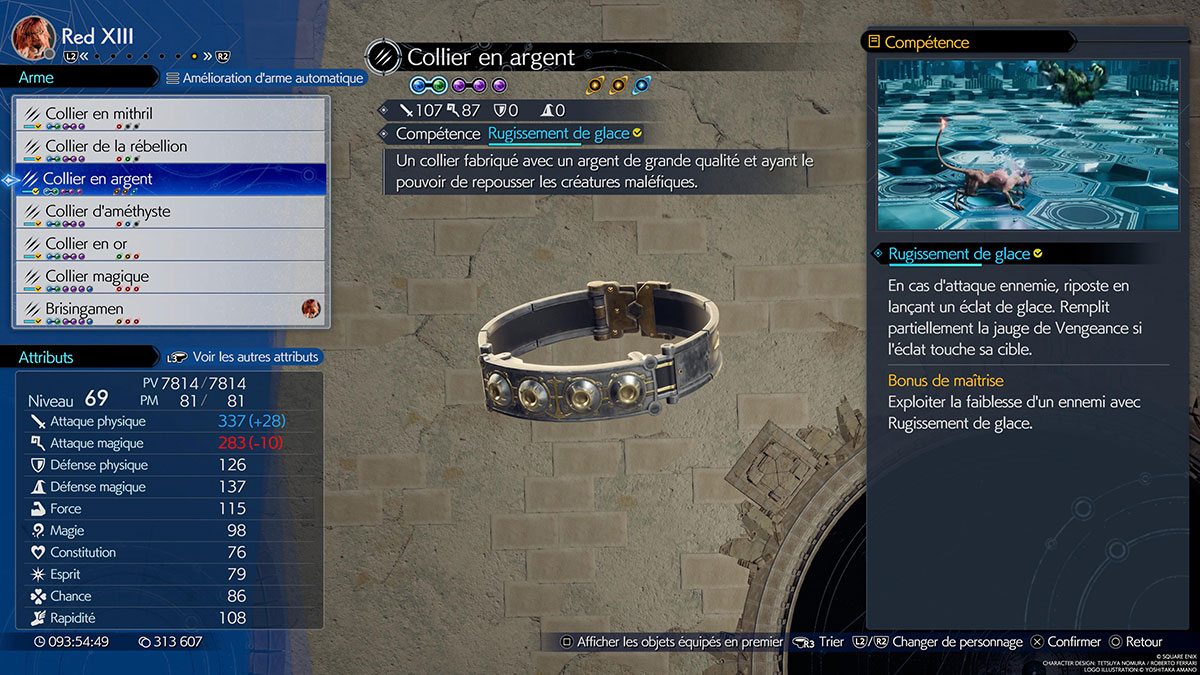1200x675 pixels.
Task: Choose the Collier magique weapon
Action: click(x=170, y=277)
